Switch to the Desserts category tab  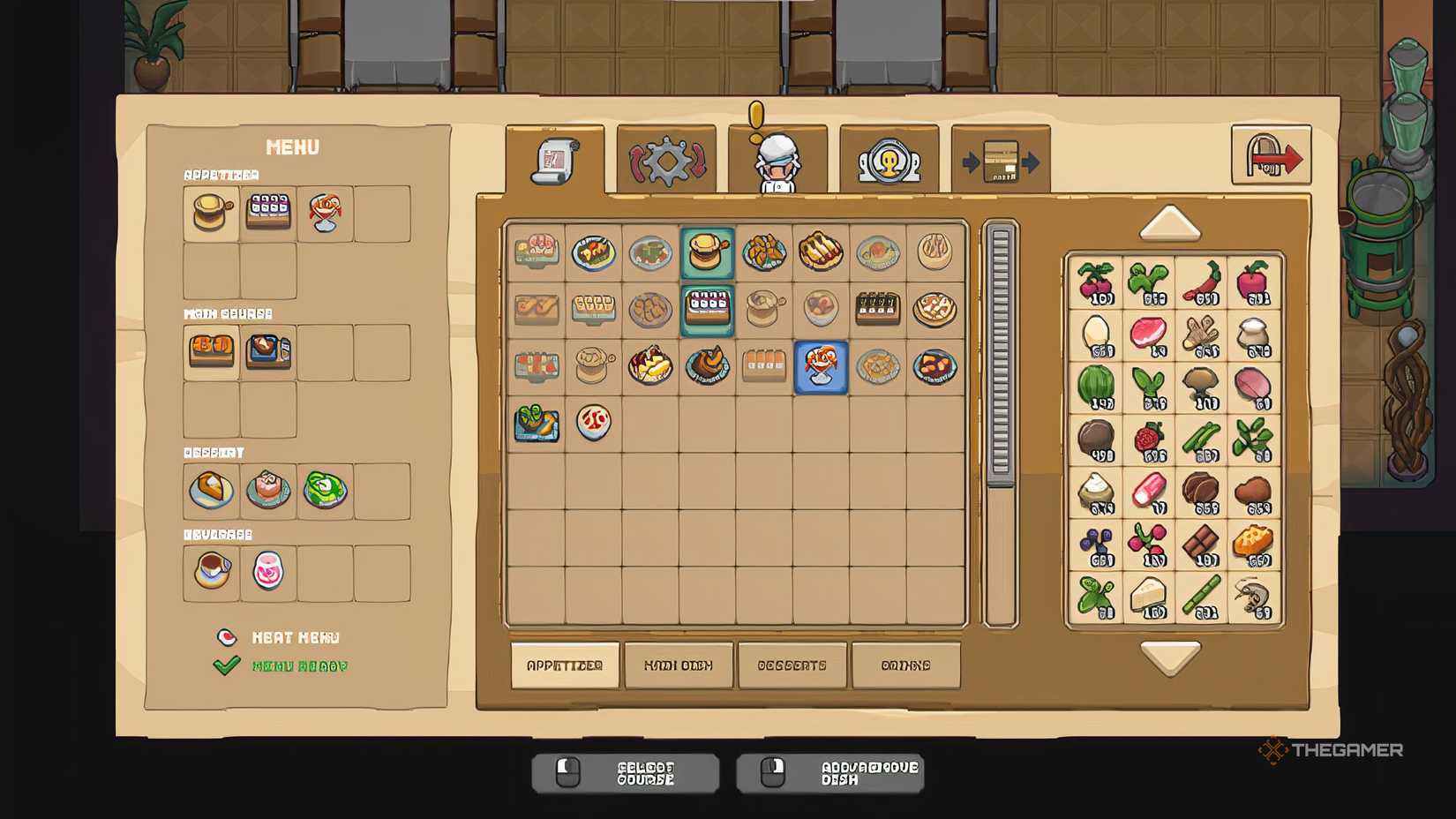coord(792,665)
